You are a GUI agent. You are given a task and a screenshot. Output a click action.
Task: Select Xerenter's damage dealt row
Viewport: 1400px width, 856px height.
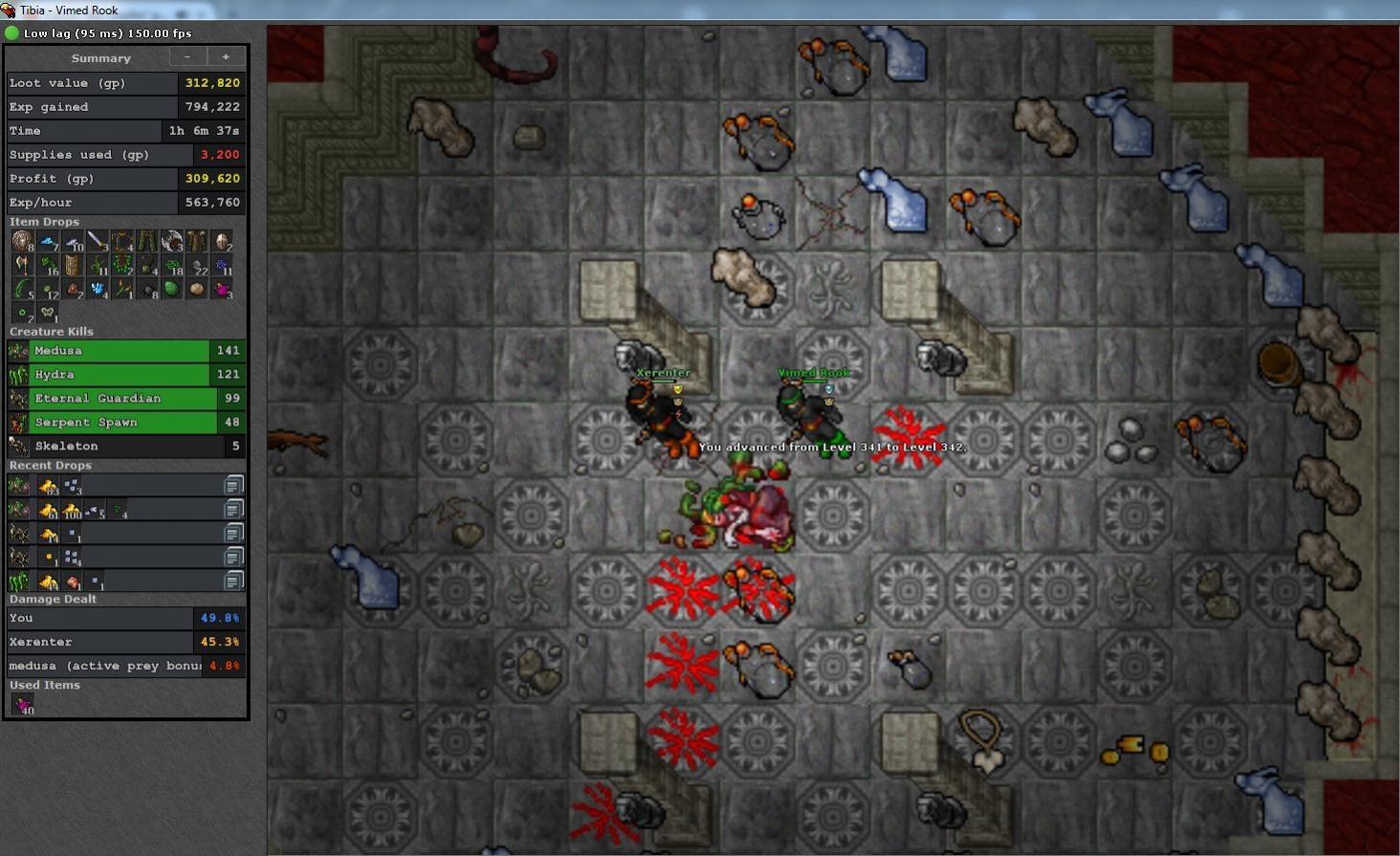point(125,642)
